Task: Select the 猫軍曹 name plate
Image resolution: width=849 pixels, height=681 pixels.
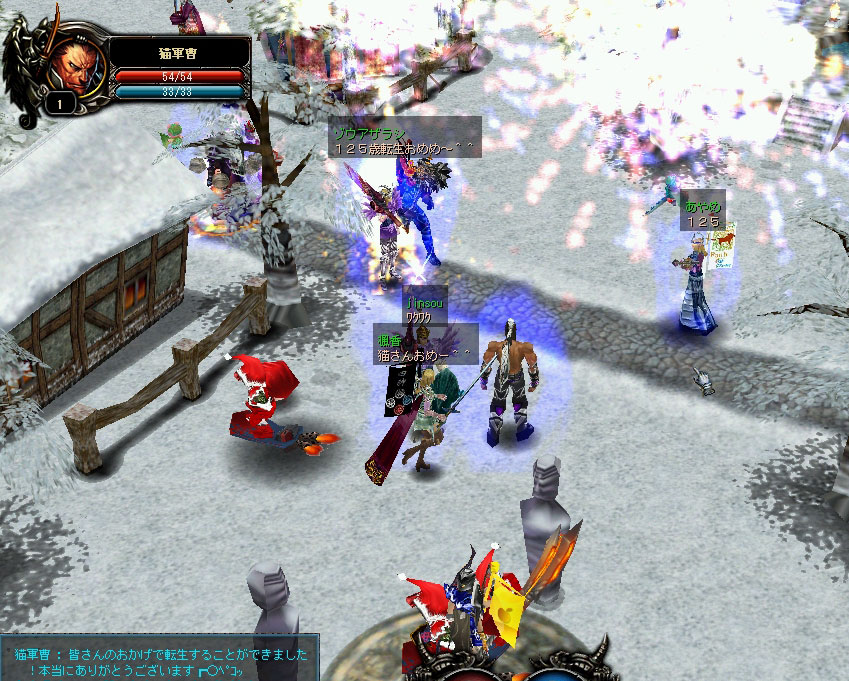Action: [x=179, y=50]
